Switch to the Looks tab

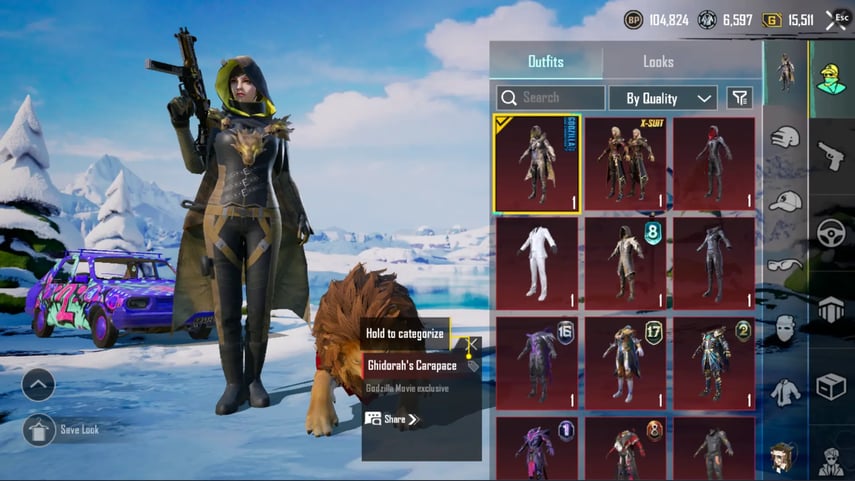(x=658, y=62)
